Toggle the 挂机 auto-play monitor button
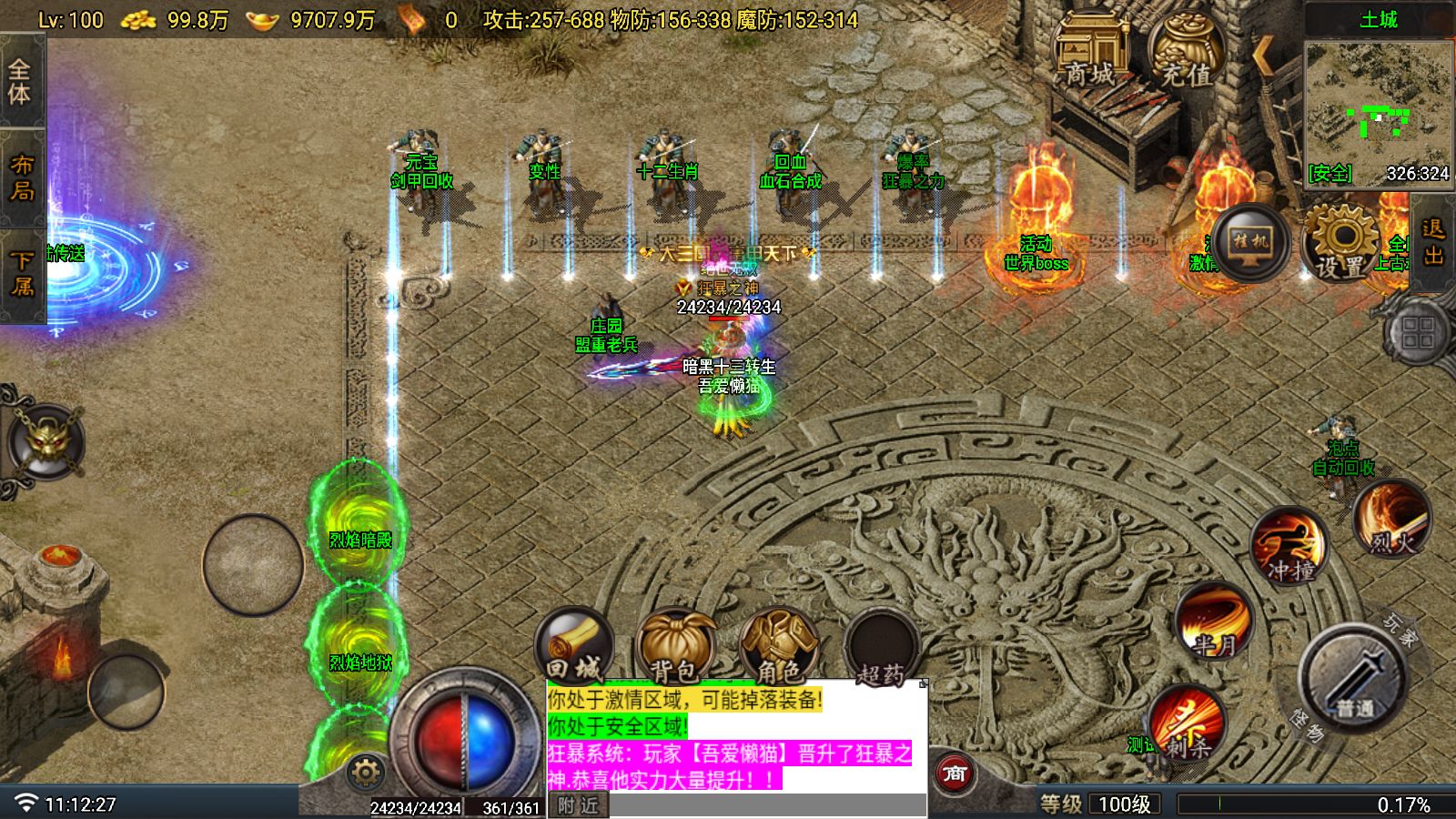Screen dimensions: 1456x819 (1249, 241)
